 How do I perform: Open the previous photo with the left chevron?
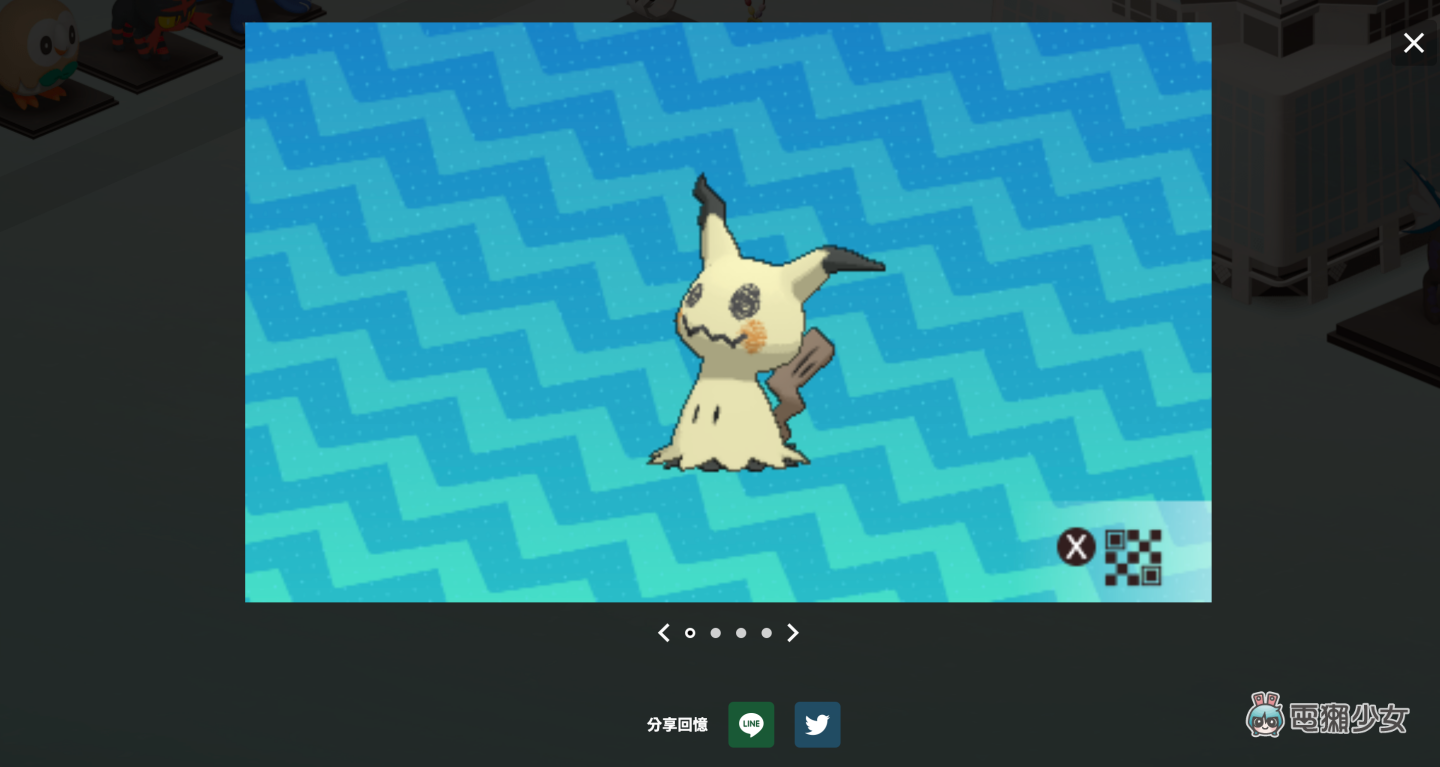[x=663, y=633]
